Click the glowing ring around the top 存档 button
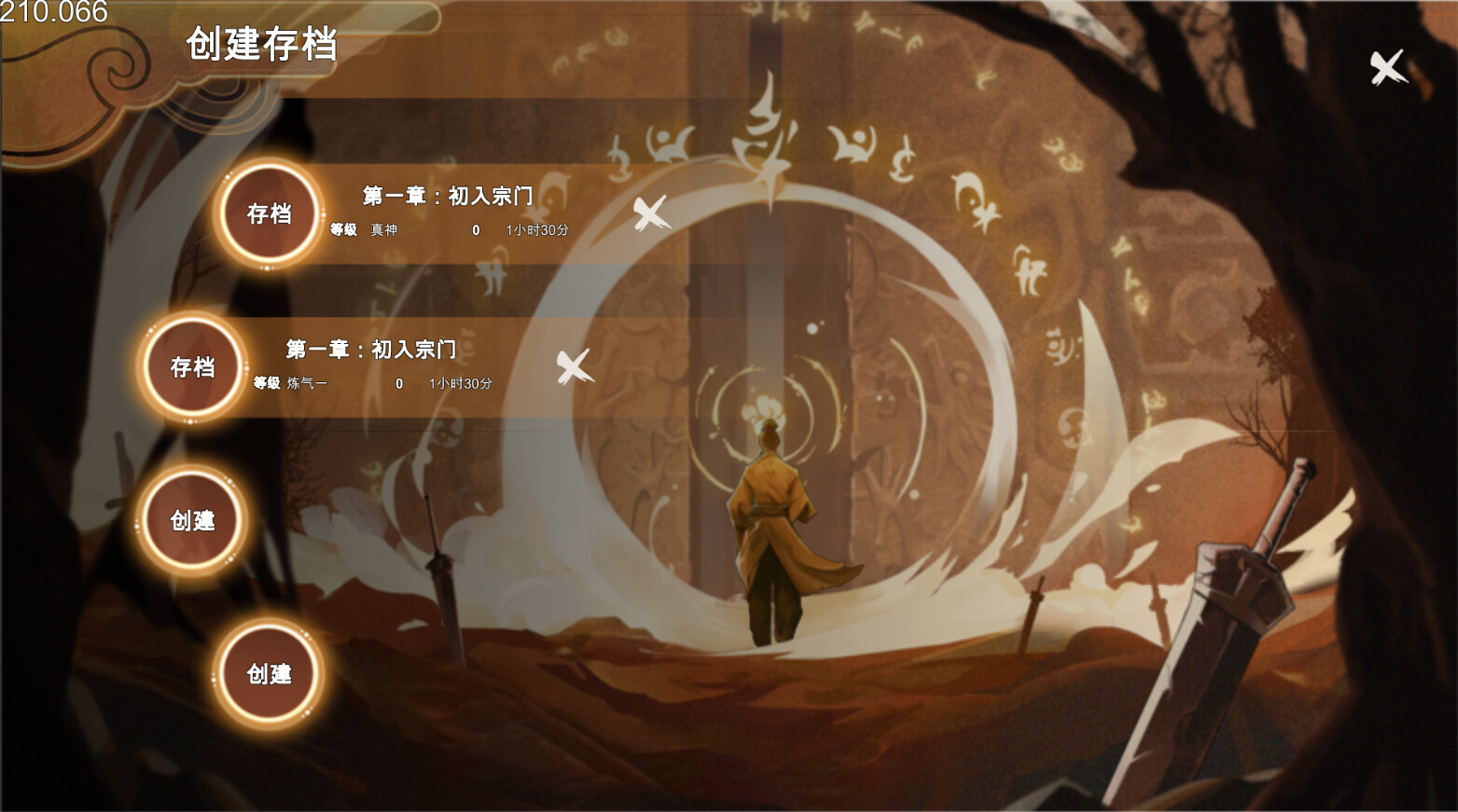Image resolution: width=1458 pixels, height=812 pixels. tap(268, 172)
